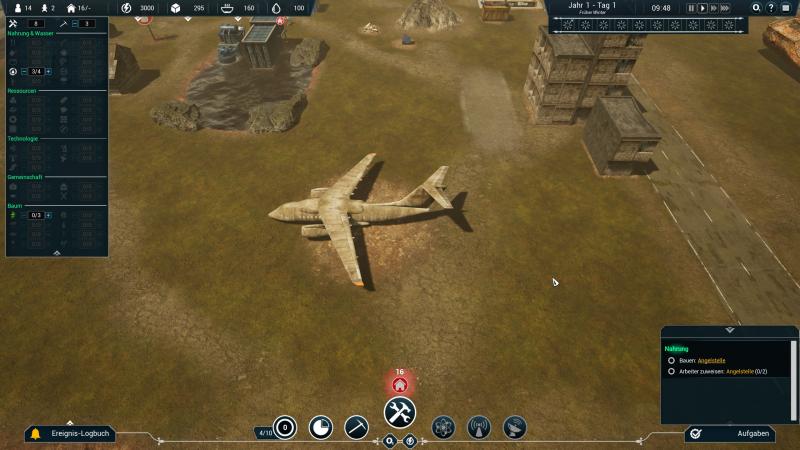Collapse the objectives panel with the arrow

[x=729, y=330]
